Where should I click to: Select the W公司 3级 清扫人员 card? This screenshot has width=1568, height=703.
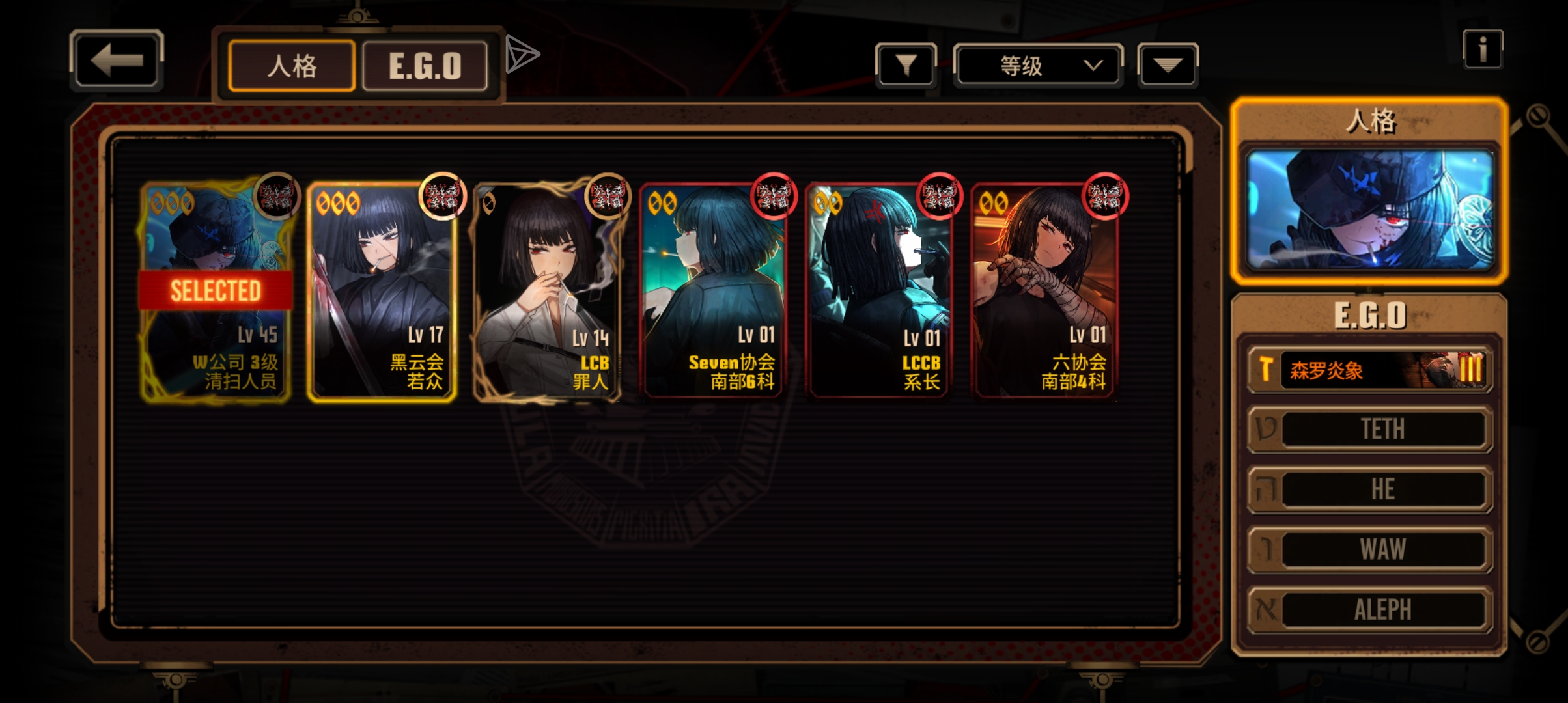click(216, 291)
